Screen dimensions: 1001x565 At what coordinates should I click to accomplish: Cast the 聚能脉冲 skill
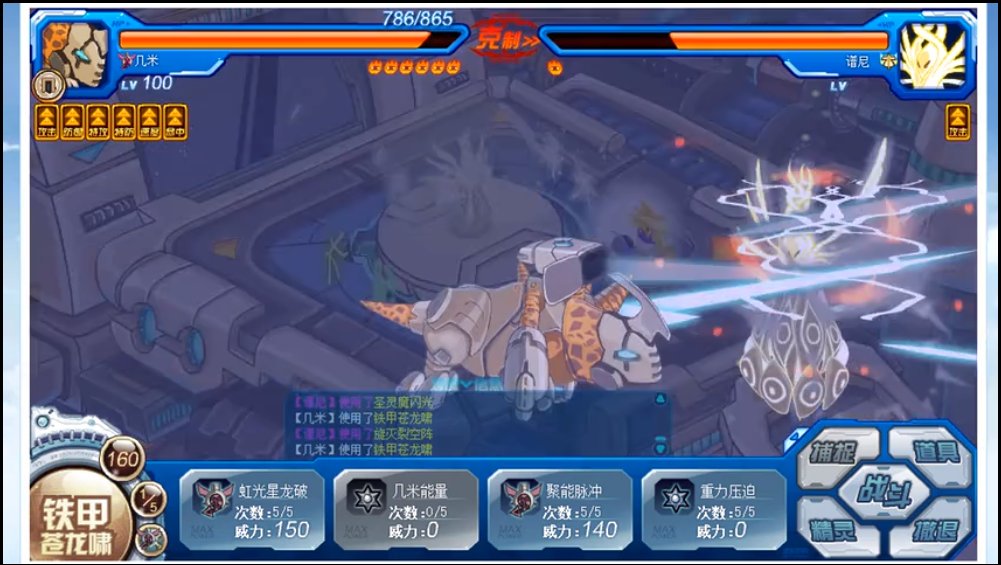[x=560, y=510]
